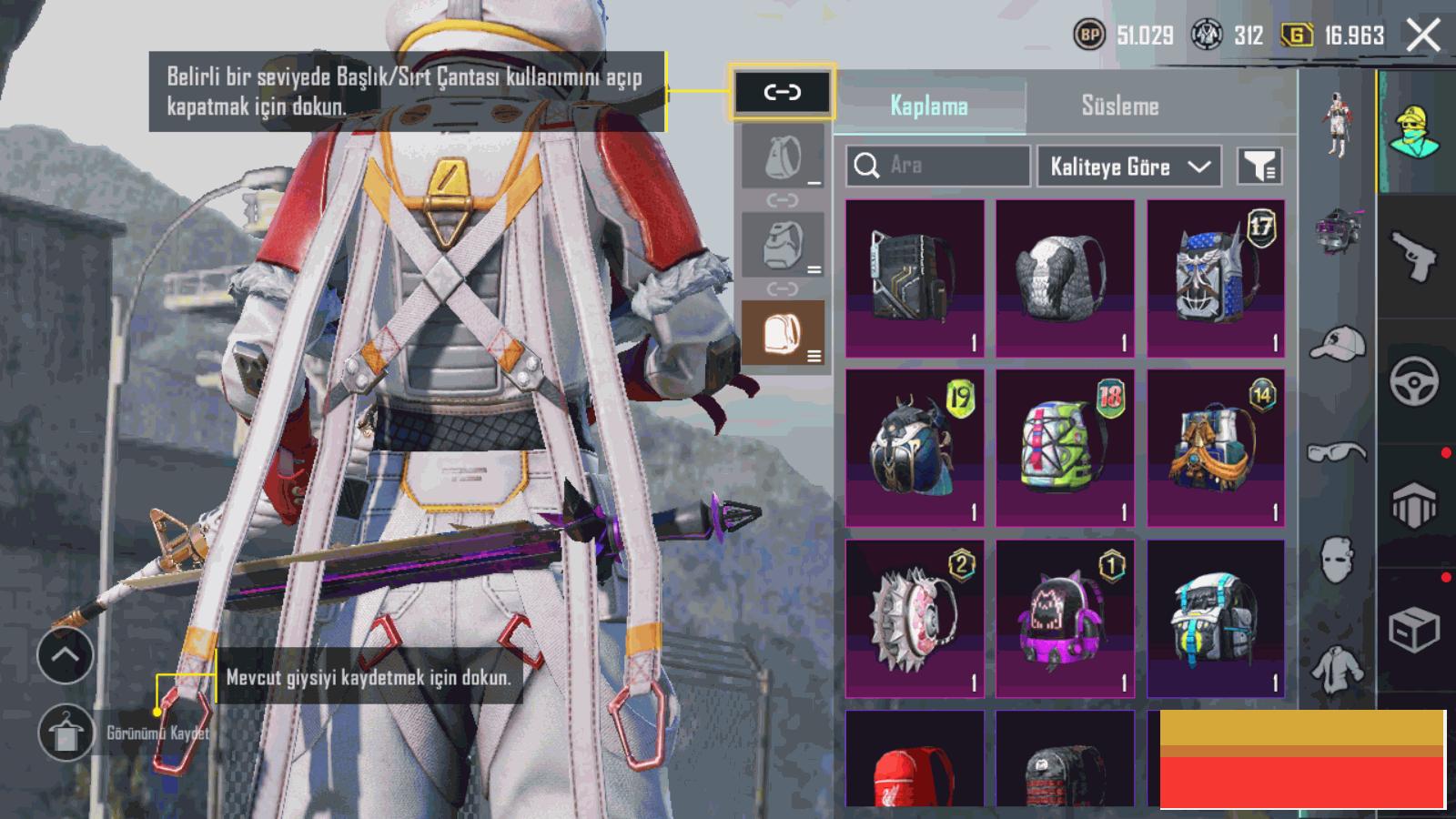This screenshot has height=819, width=1456.
Task: Select the purple cat-face backpack skin
Action: coord(1065,618)
